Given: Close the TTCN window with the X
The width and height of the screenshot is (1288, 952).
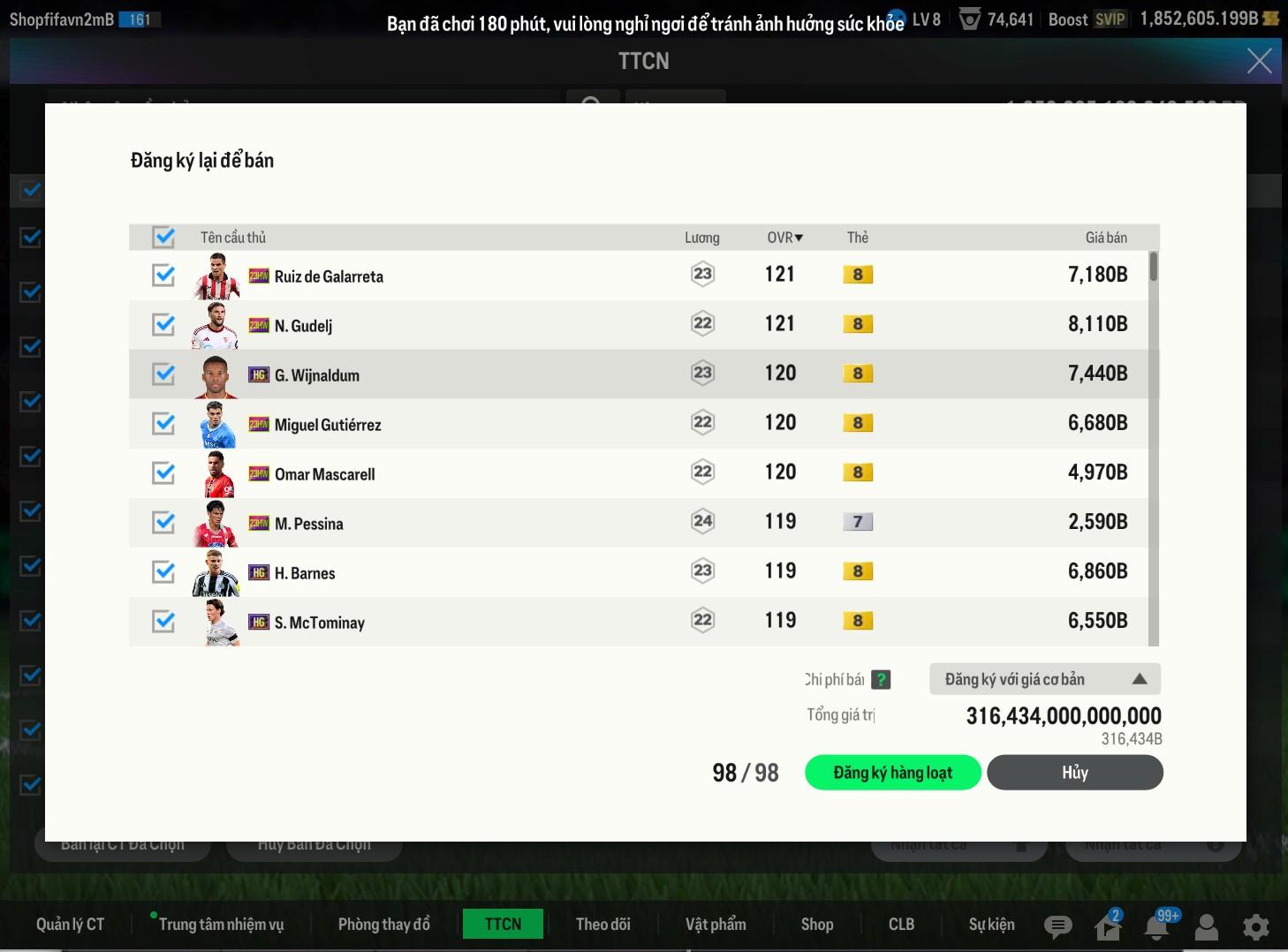Looking at the screenshot, I should (1259, 61).
